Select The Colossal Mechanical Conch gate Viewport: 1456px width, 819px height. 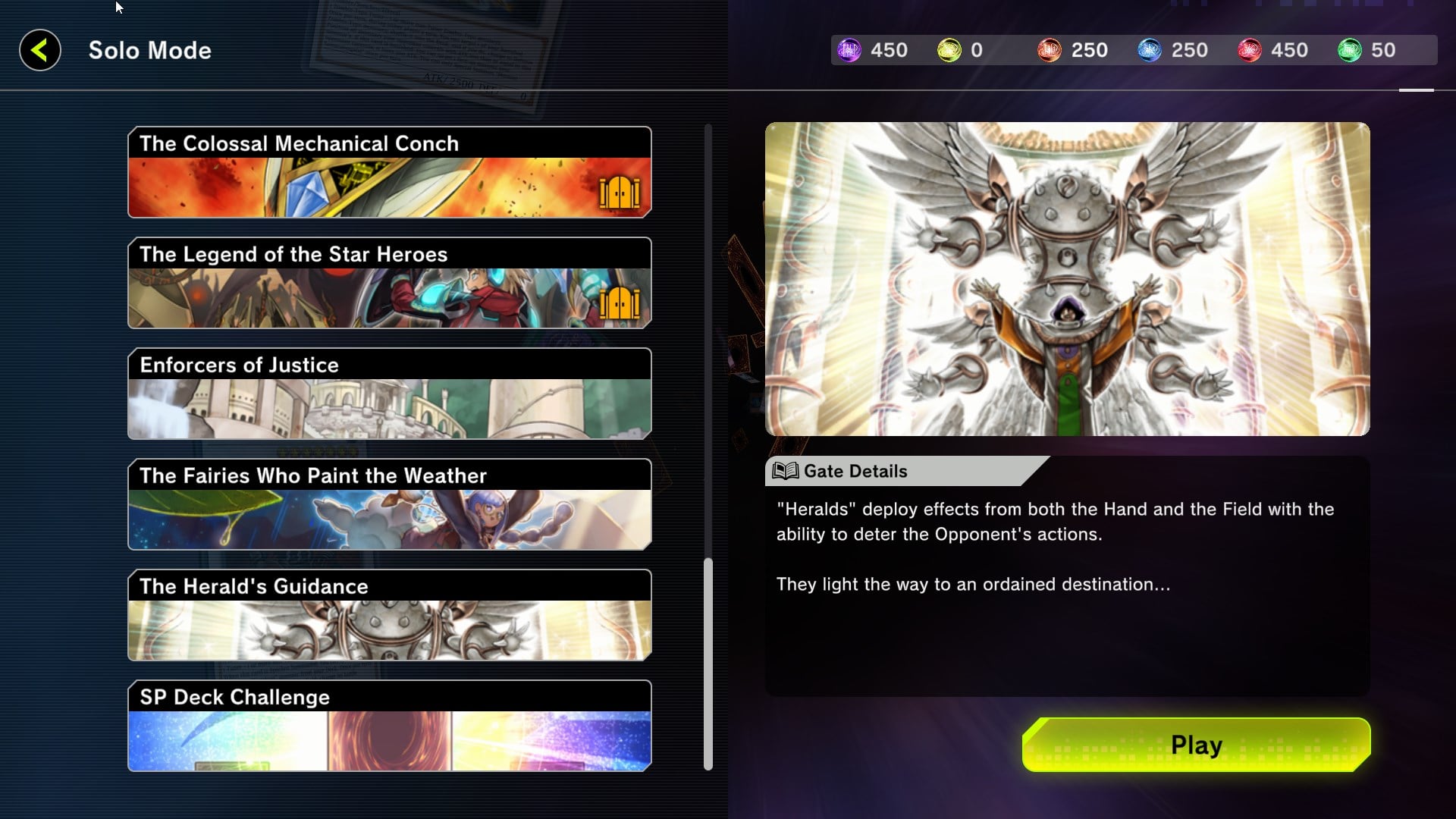pyautogui.click(x=389, y=173)
